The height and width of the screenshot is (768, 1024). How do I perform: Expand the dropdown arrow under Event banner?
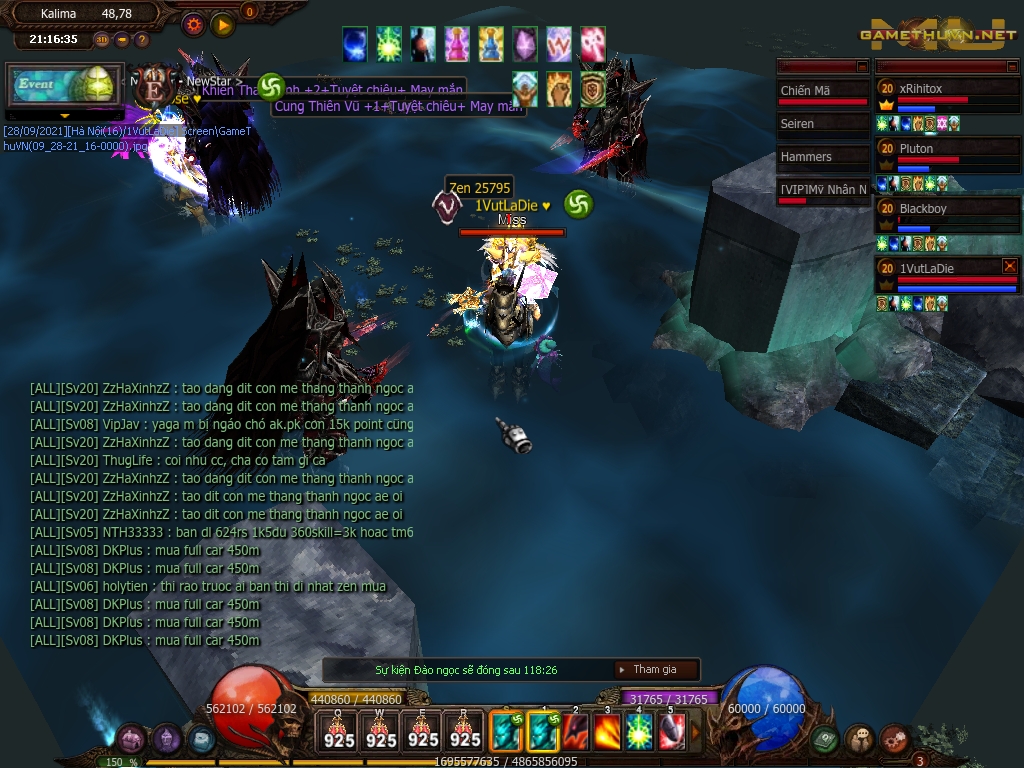[x=66, y=116]
